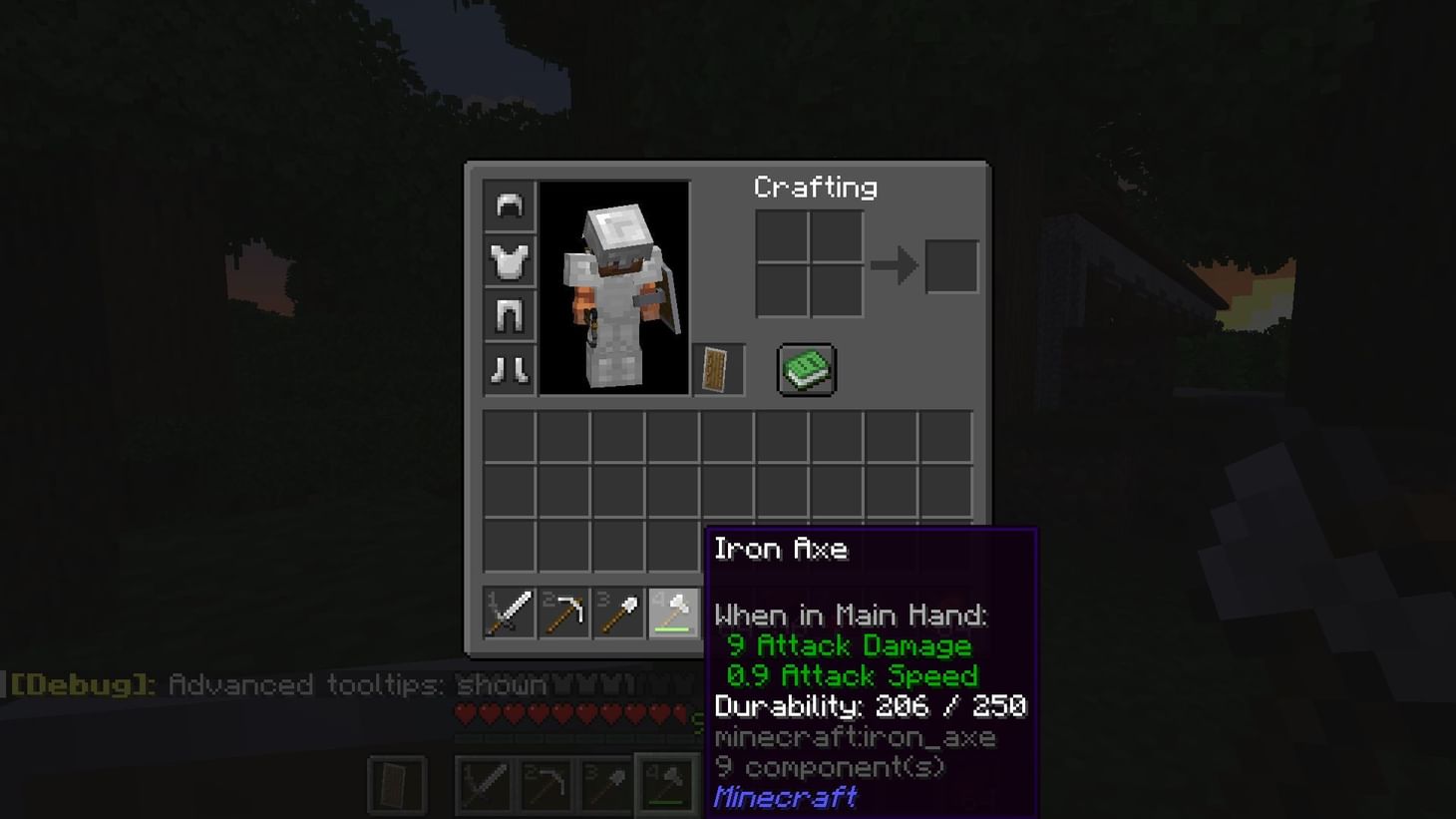Select the iron shovel in slot 3
1456x819 pixels.
618,613
